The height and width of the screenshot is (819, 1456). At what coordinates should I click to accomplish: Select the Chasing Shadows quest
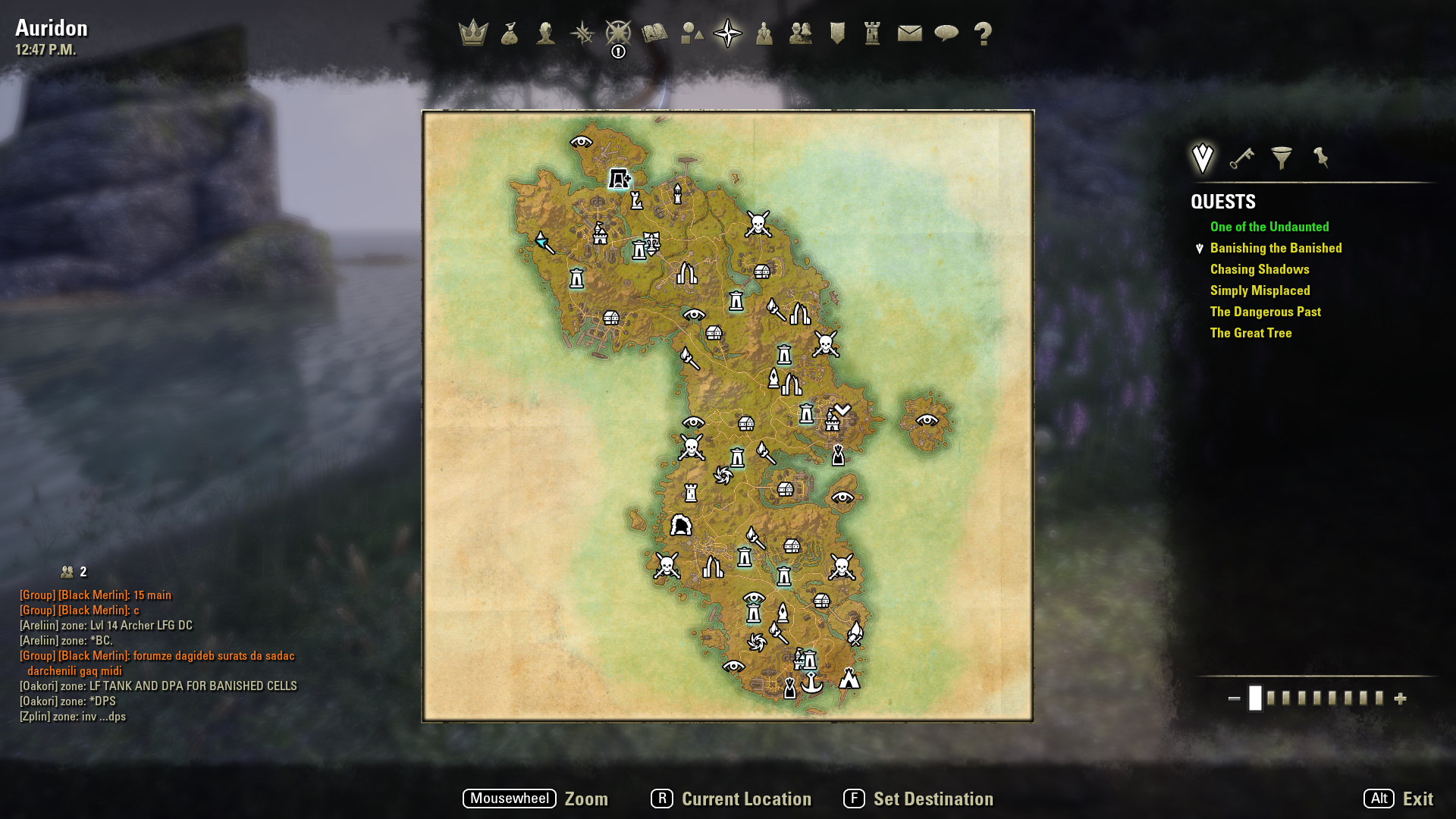1260,269
